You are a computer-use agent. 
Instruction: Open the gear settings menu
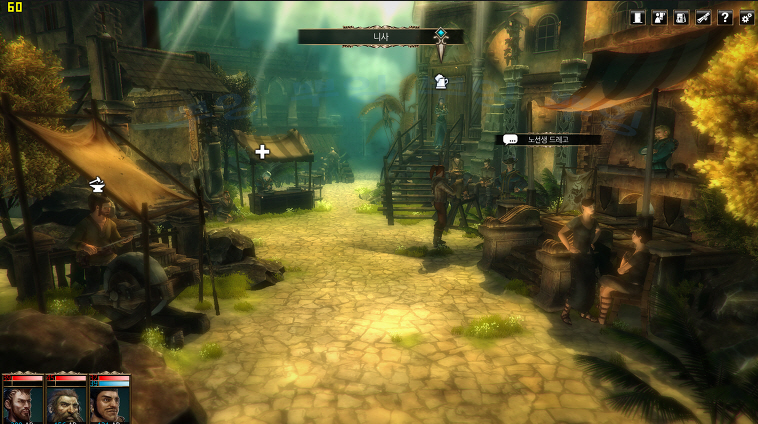point(747,17)
